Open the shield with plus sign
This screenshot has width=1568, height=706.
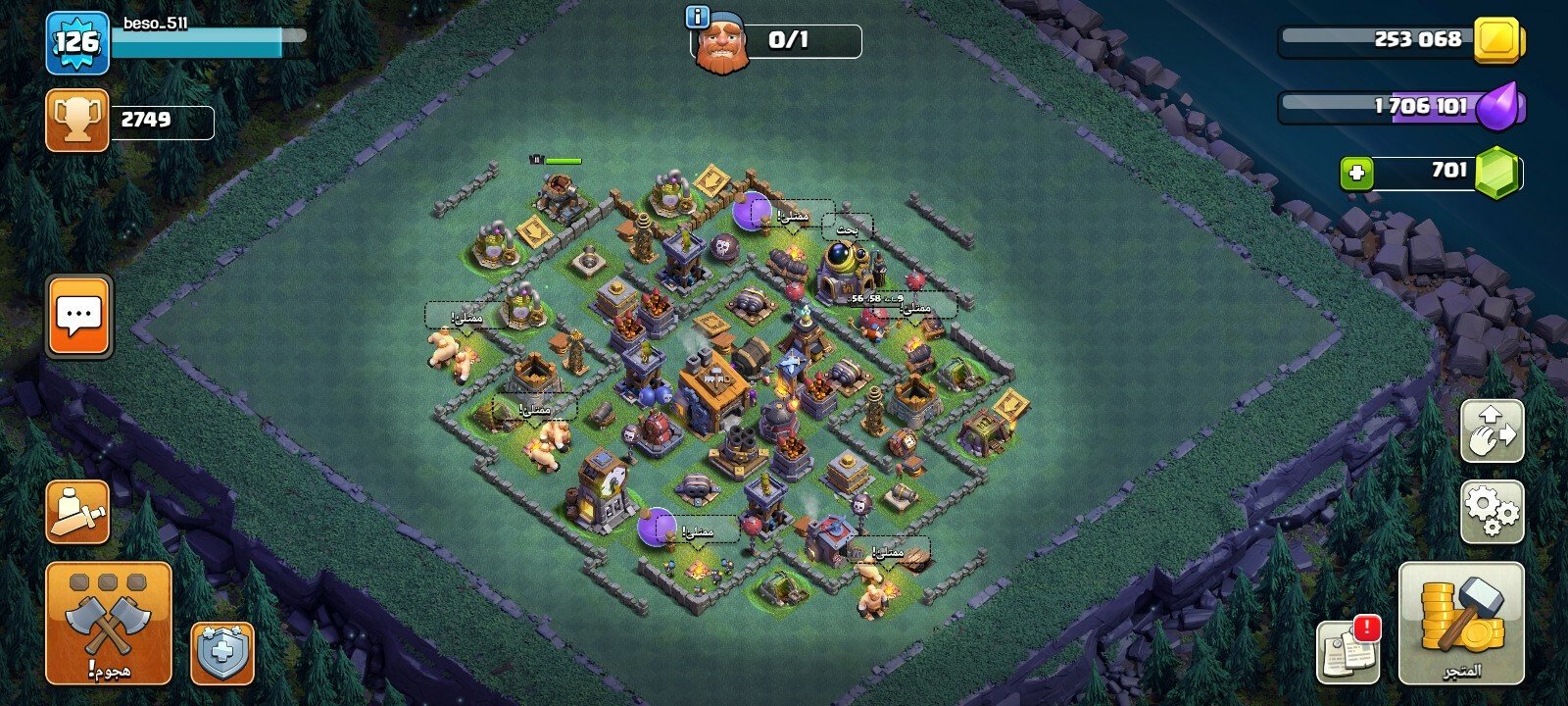tap(222, 653)
